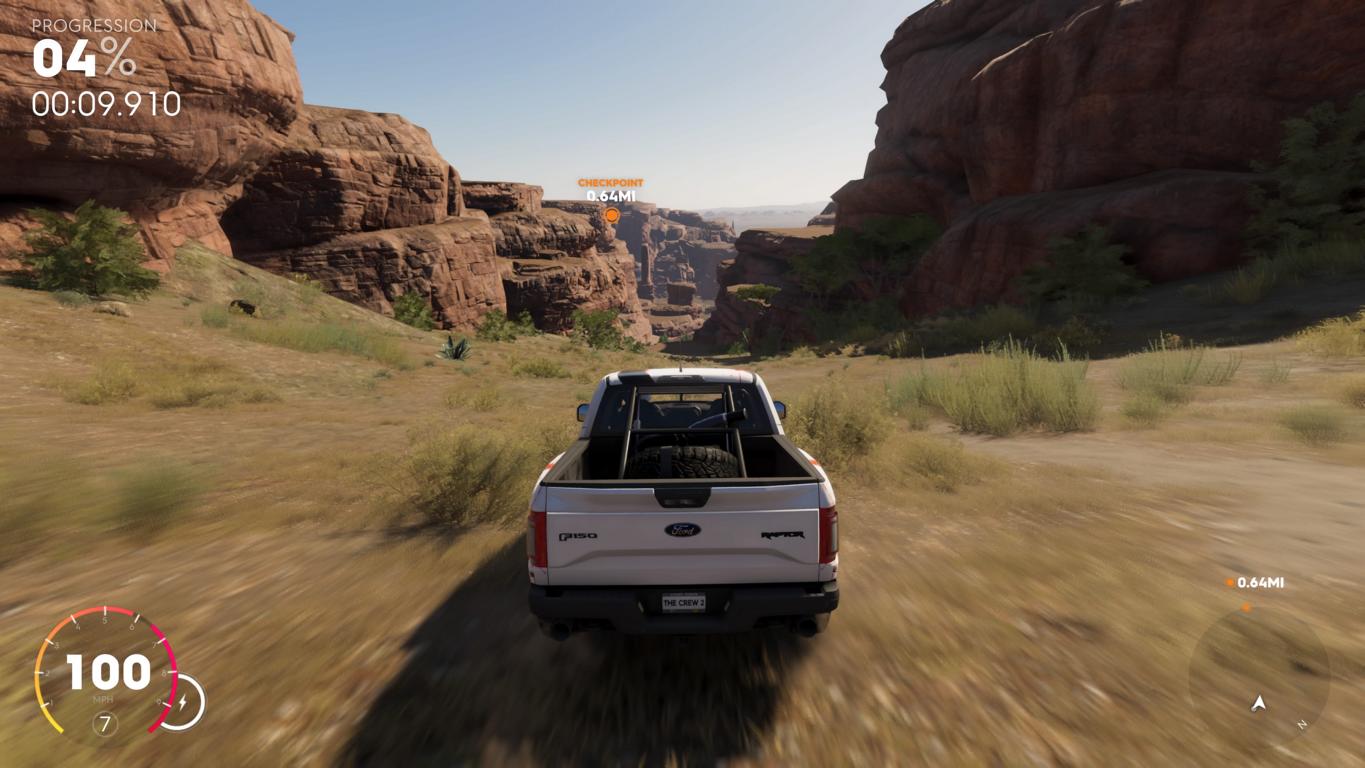1365x768 pixels.
Task: Select the orange checkpoint waypoint marker
Action: pyautogui.click(x=611, y=214)
